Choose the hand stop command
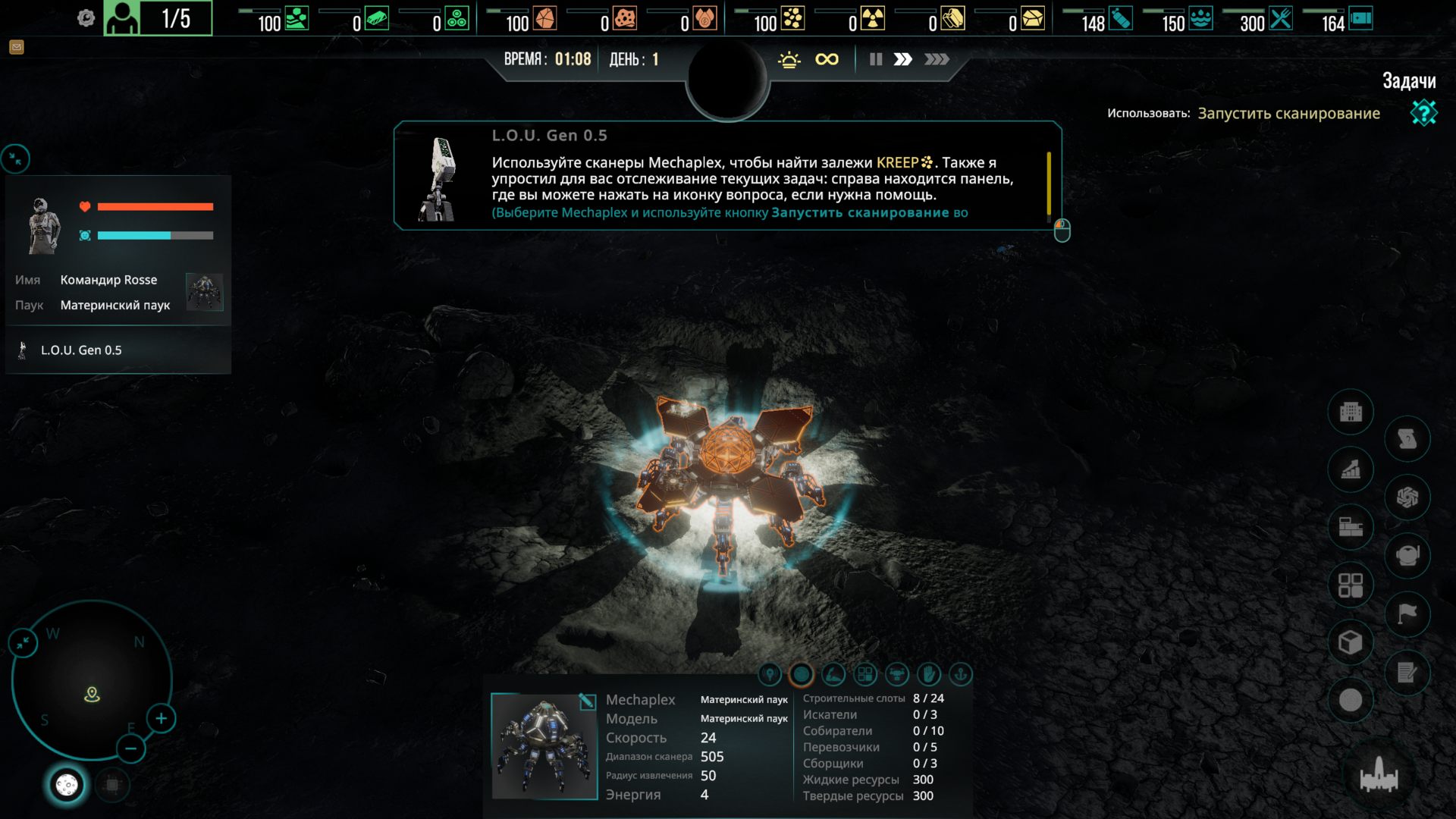Image resolution: width=1456 pixels, height=819 pixels. [x=928, y=674]
